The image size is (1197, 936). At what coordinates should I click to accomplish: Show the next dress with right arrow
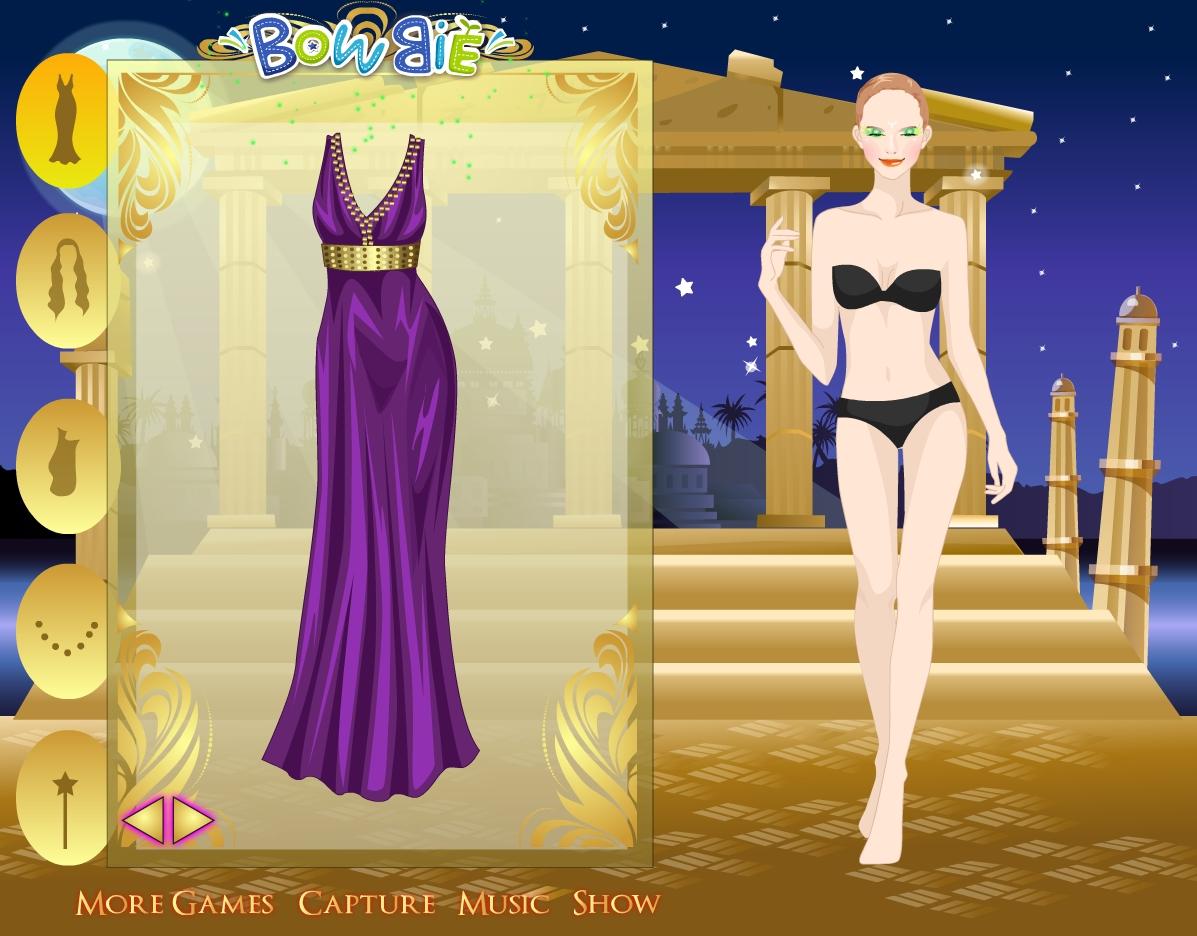click(x=194, y=821)
